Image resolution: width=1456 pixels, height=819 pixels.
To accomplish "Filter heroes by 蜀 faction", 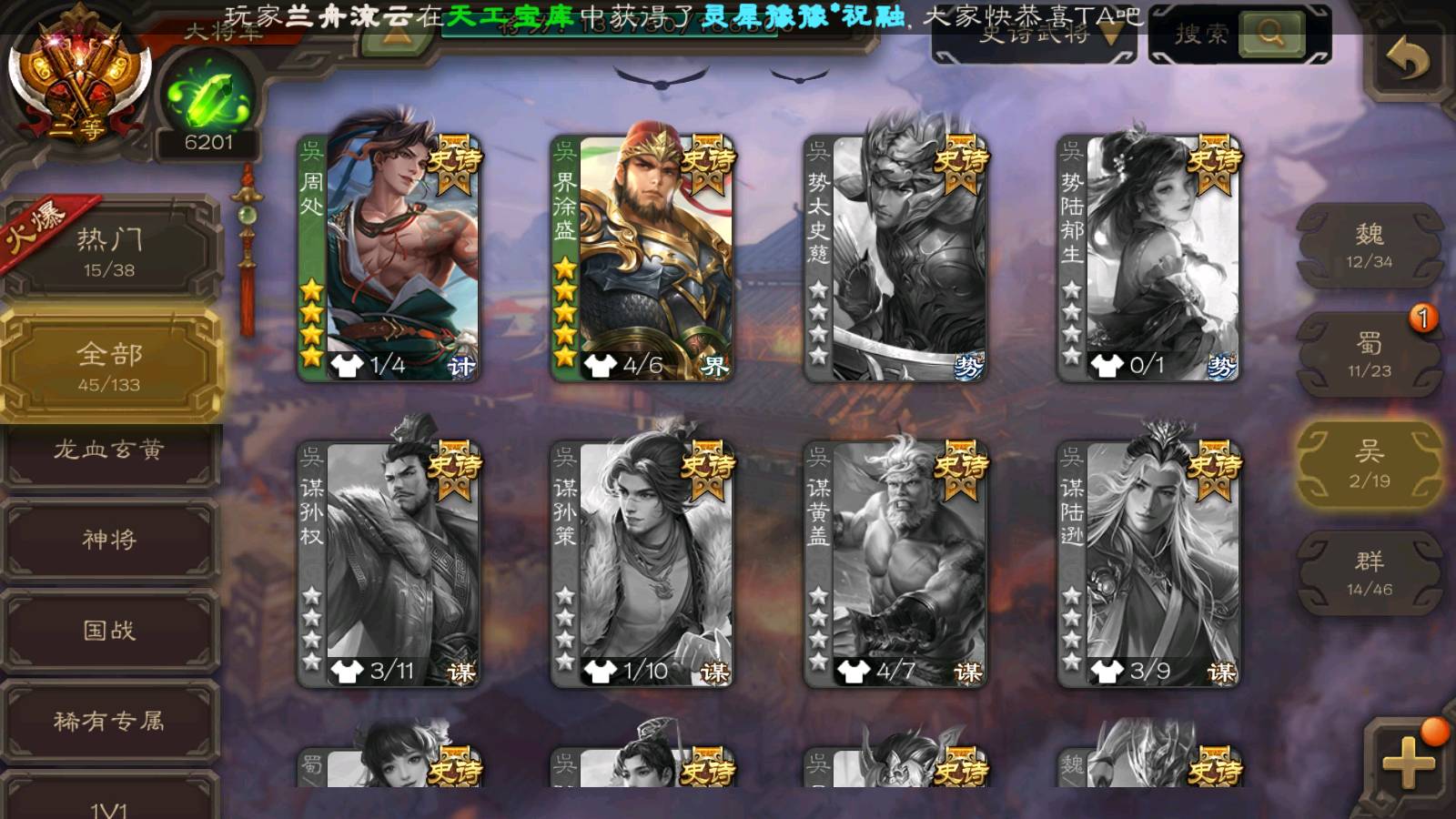I will tap(1369, 355).
